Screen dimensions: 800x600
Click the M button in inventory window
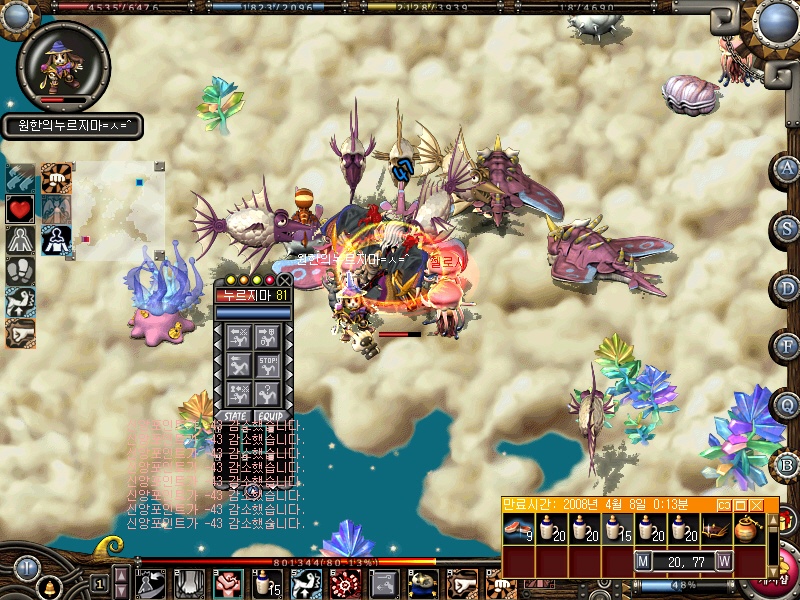pos(644,562)
